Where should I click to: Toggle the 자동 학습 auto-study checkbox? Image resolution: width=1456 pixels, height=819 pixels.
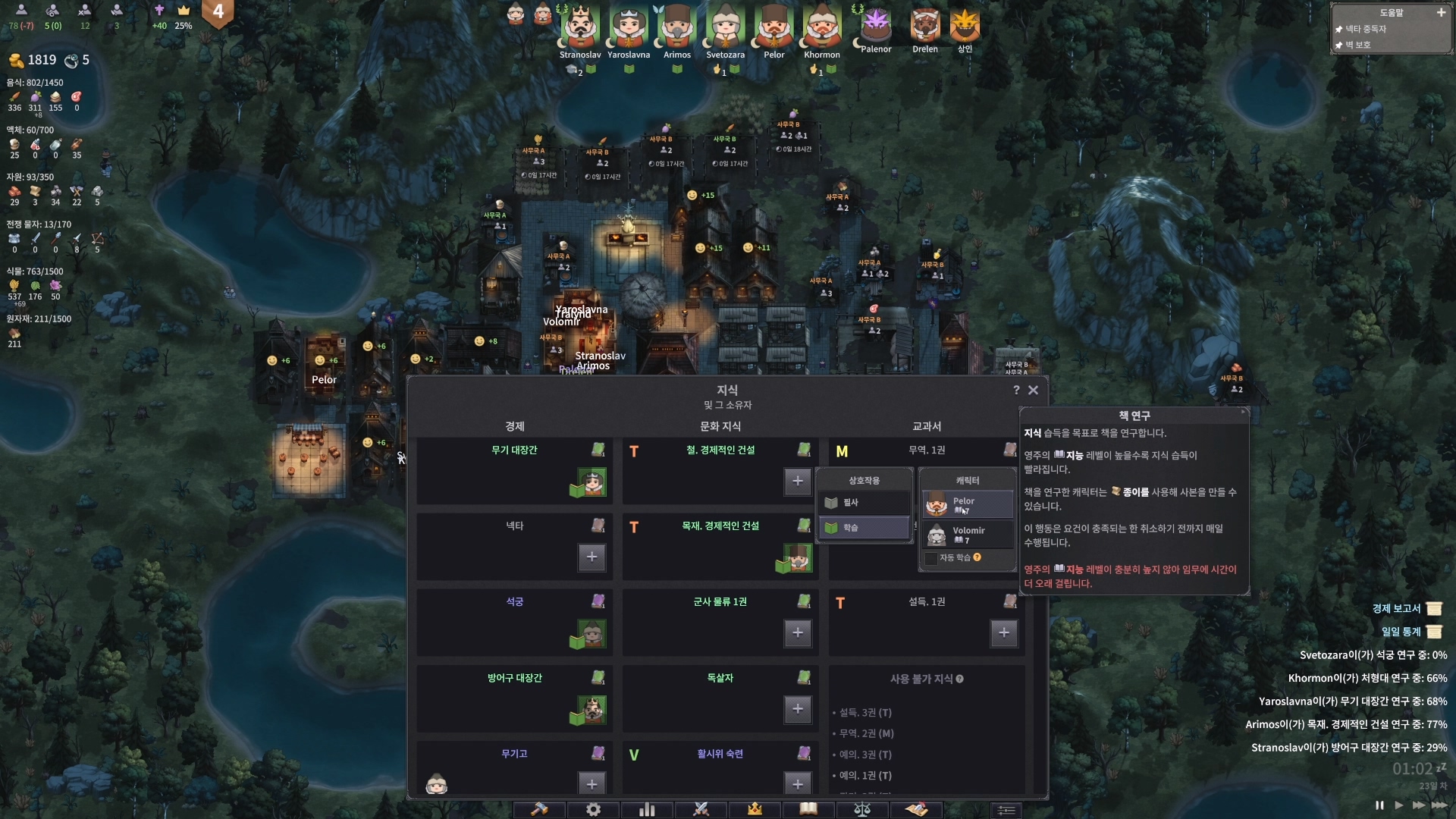click(x=931, y=558)
